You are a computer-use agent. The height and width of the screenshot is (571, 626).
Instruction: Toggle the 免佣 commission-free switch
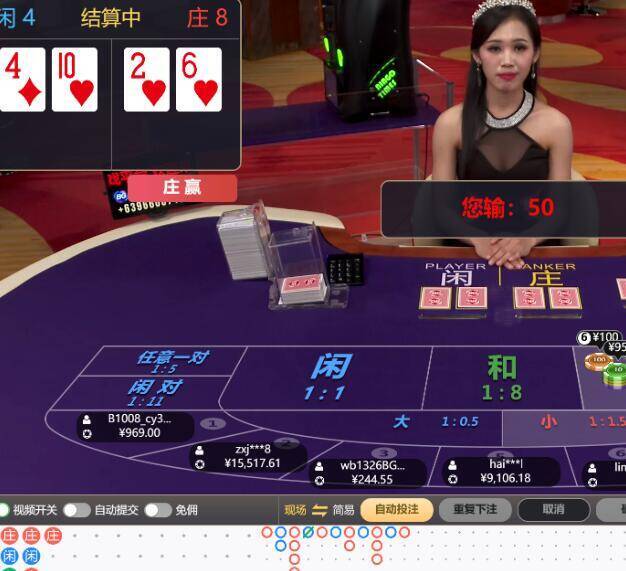[157, 510]
